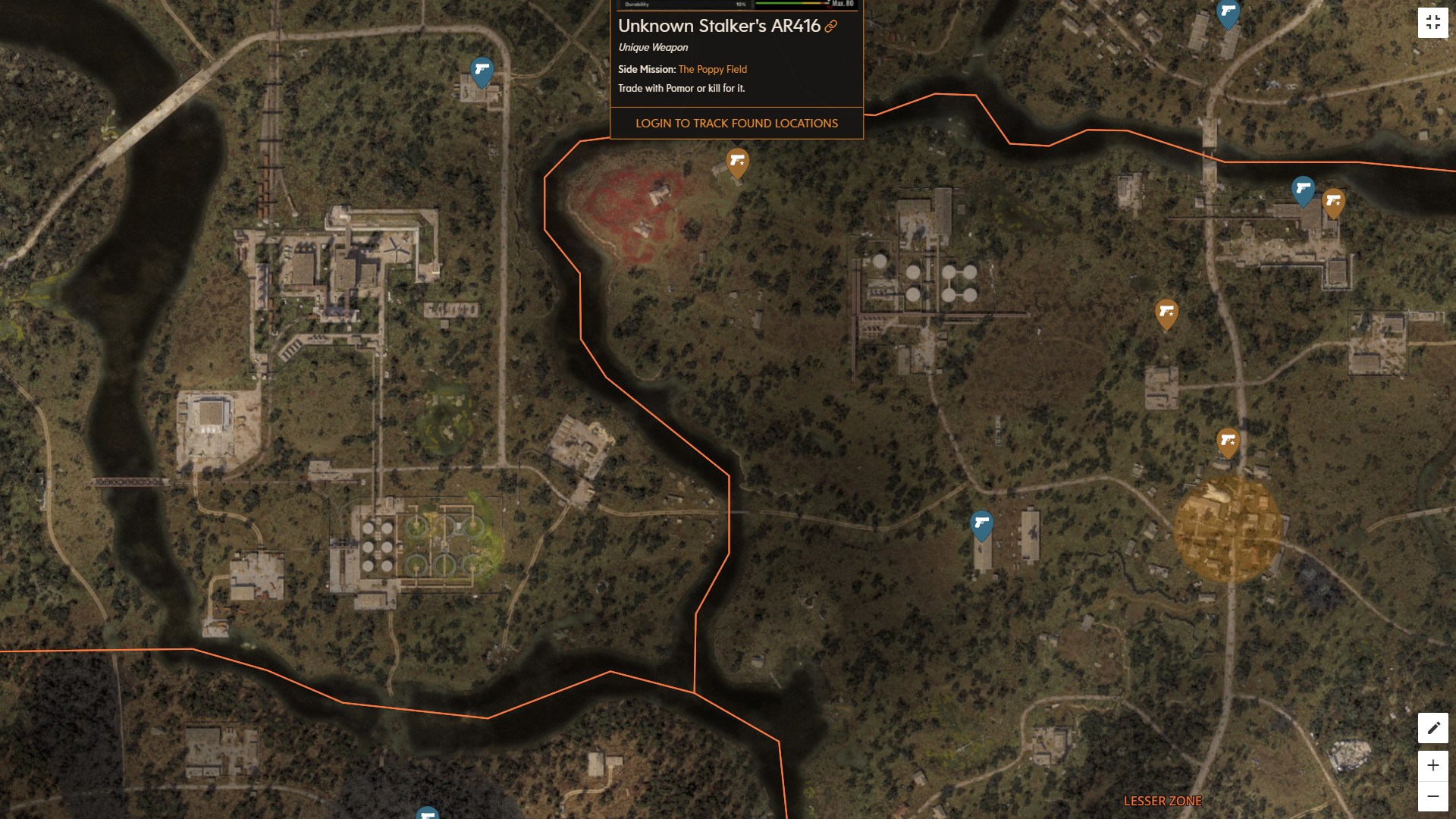Zoom out using the minus button

[1432, 797]
